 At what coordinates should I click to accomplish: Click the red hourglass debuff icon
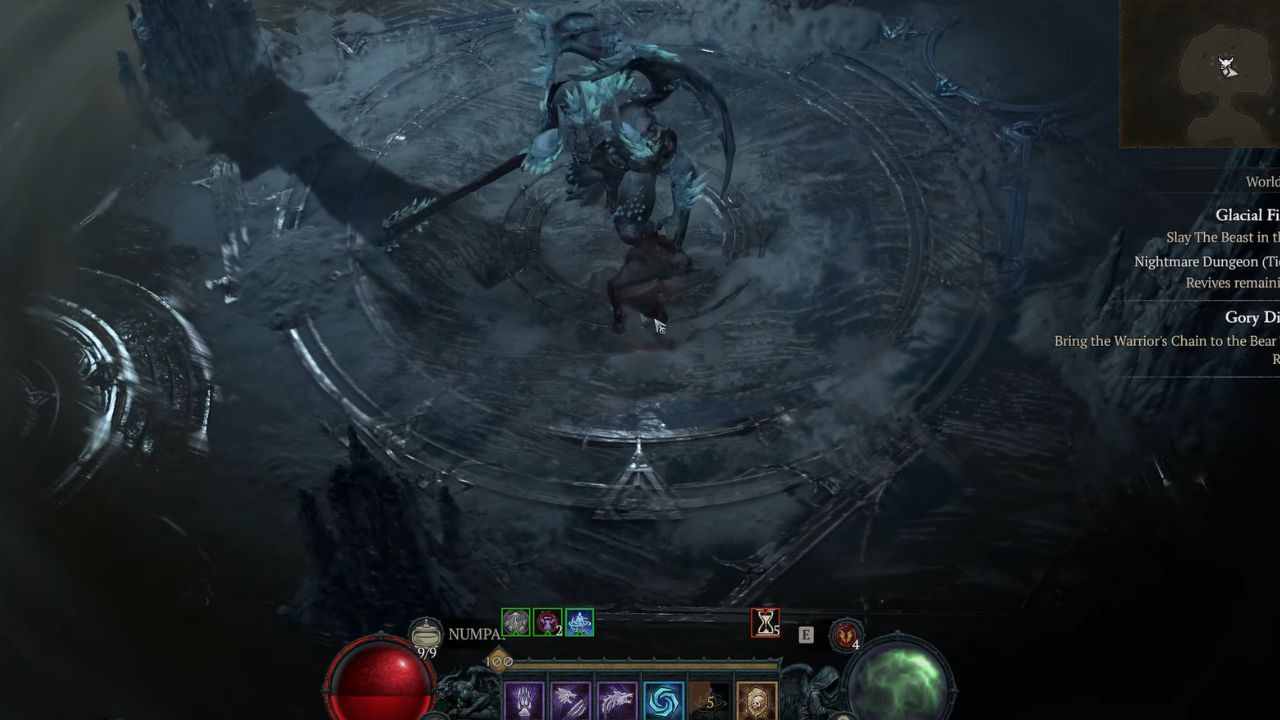tap(765, 623)
